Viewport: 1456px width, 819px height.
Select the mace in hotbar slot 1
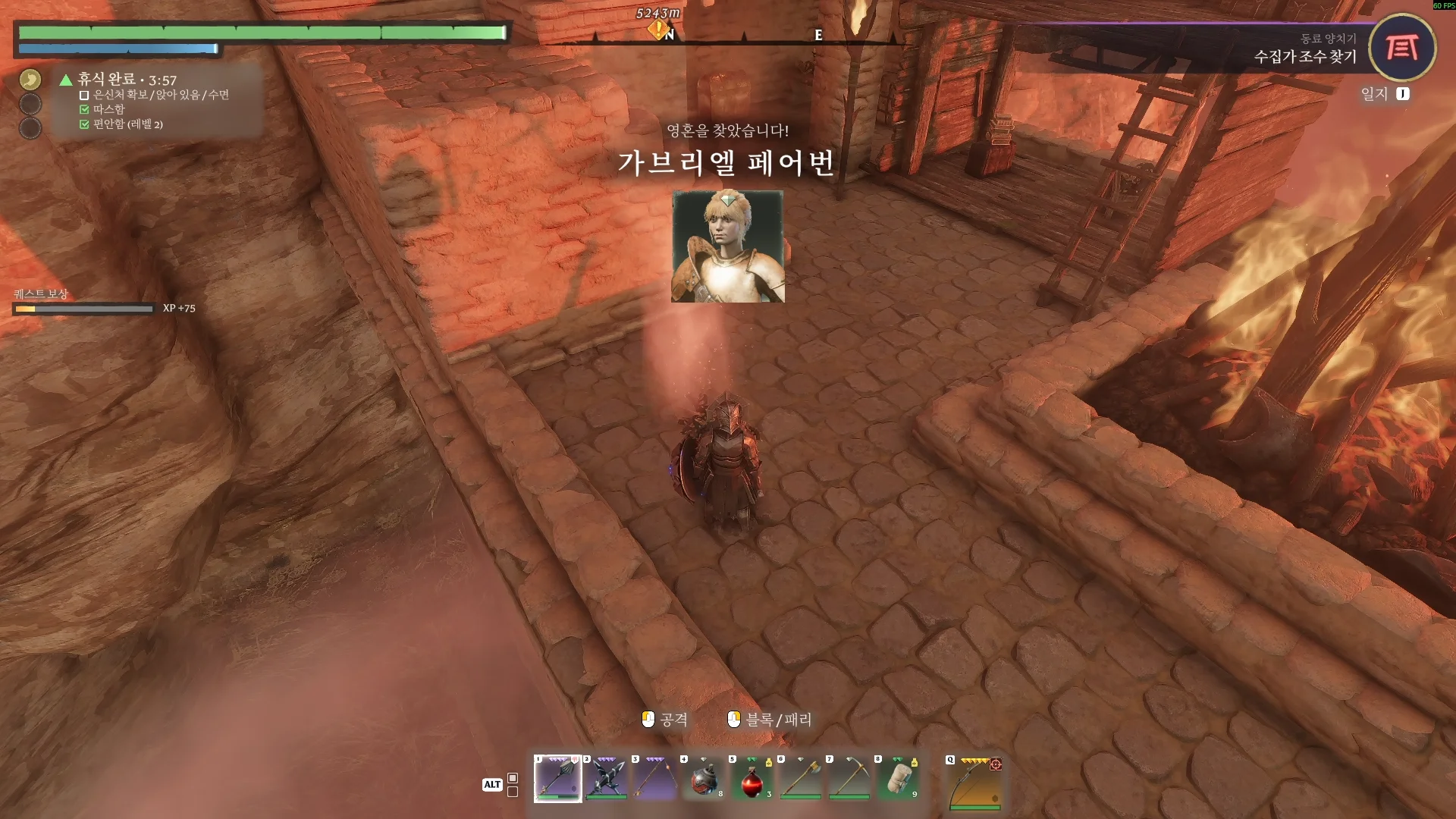tap(557, 778)
